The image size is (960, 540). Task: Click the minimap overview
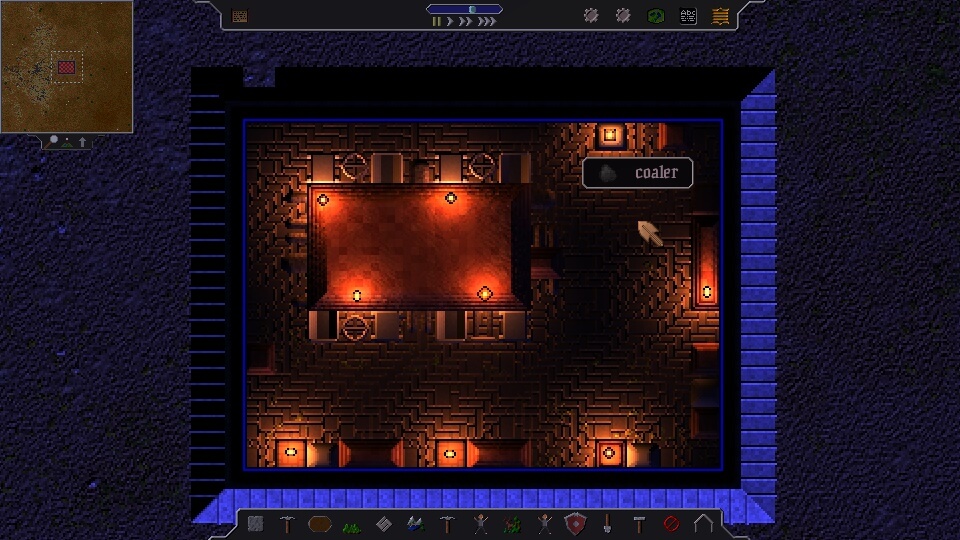66,66
